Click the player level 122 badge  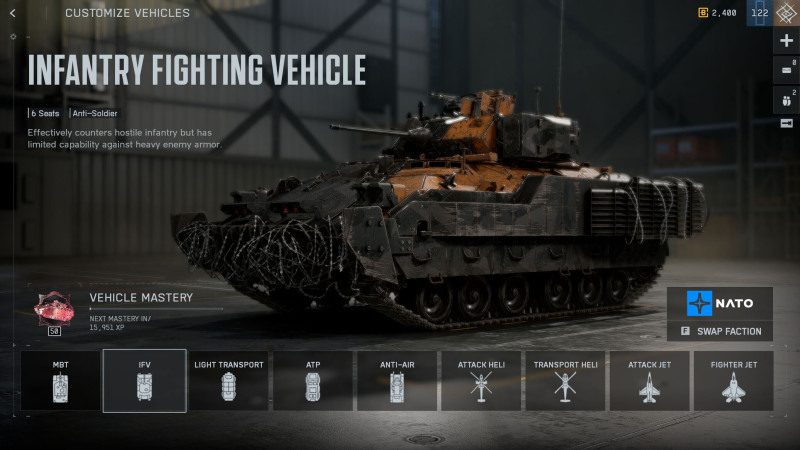coord(760,13)
